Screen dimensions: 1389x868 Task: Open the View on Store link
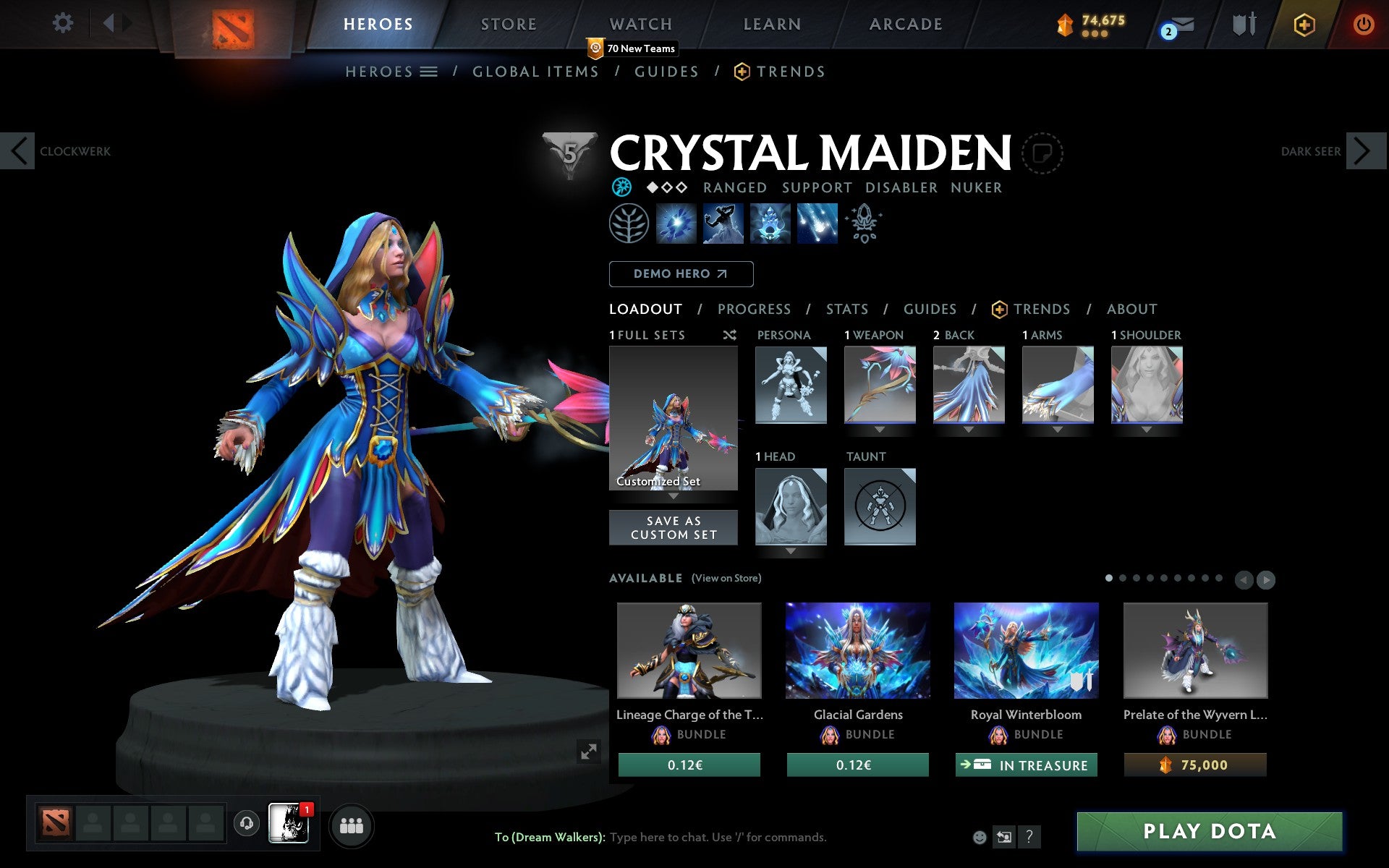pos(726,578)
